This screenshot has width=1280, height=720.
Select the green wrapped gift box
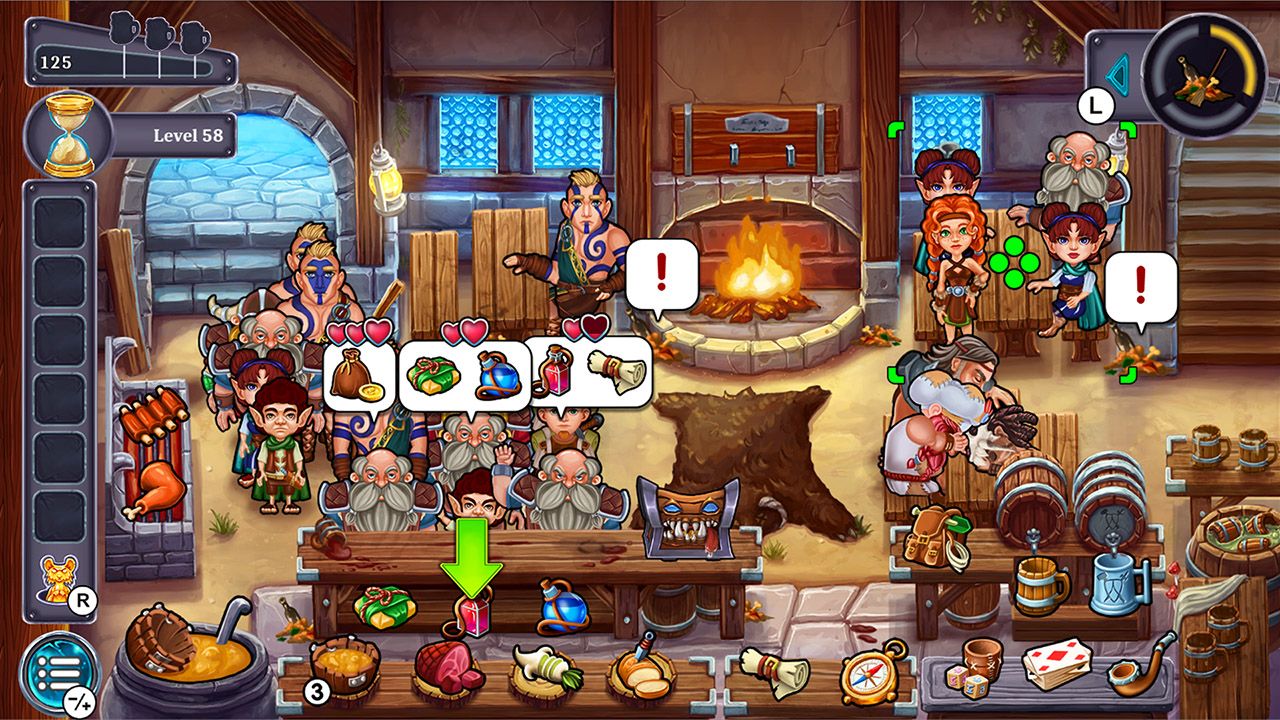click(384, 605)
